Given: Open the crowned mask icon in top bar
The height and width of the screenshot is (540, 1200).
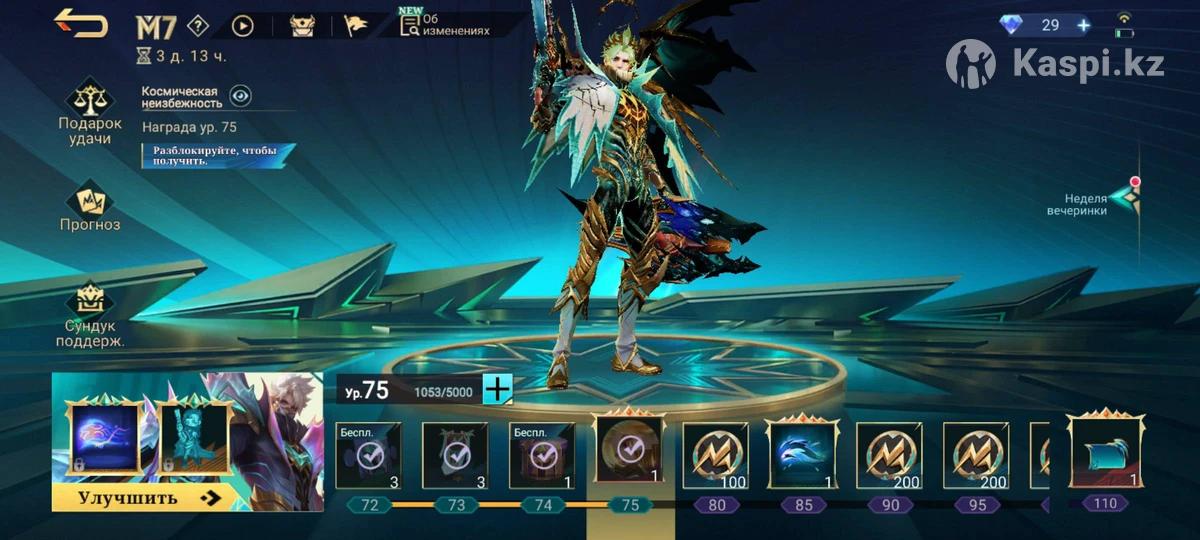Looking at the screenshot, I should click(302, 26).
